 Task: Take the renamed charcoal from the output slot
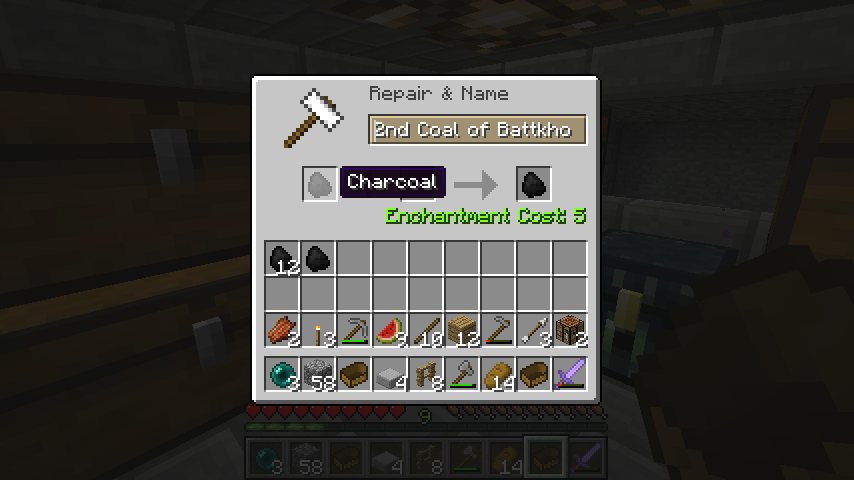[x=534, y=184]
